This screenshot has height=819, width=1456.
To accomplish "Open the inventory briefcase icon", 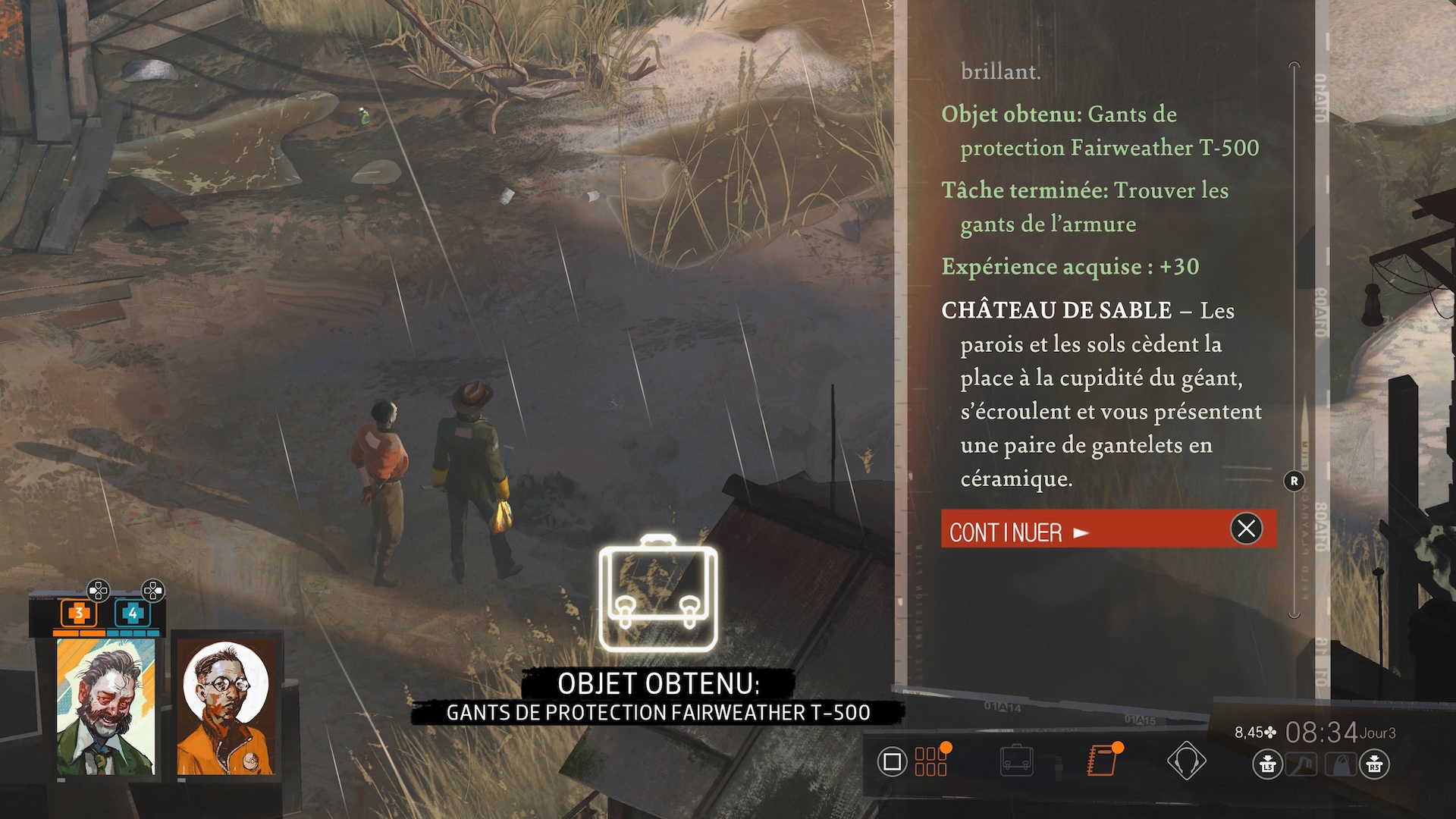I will (x=1016, y=761).
